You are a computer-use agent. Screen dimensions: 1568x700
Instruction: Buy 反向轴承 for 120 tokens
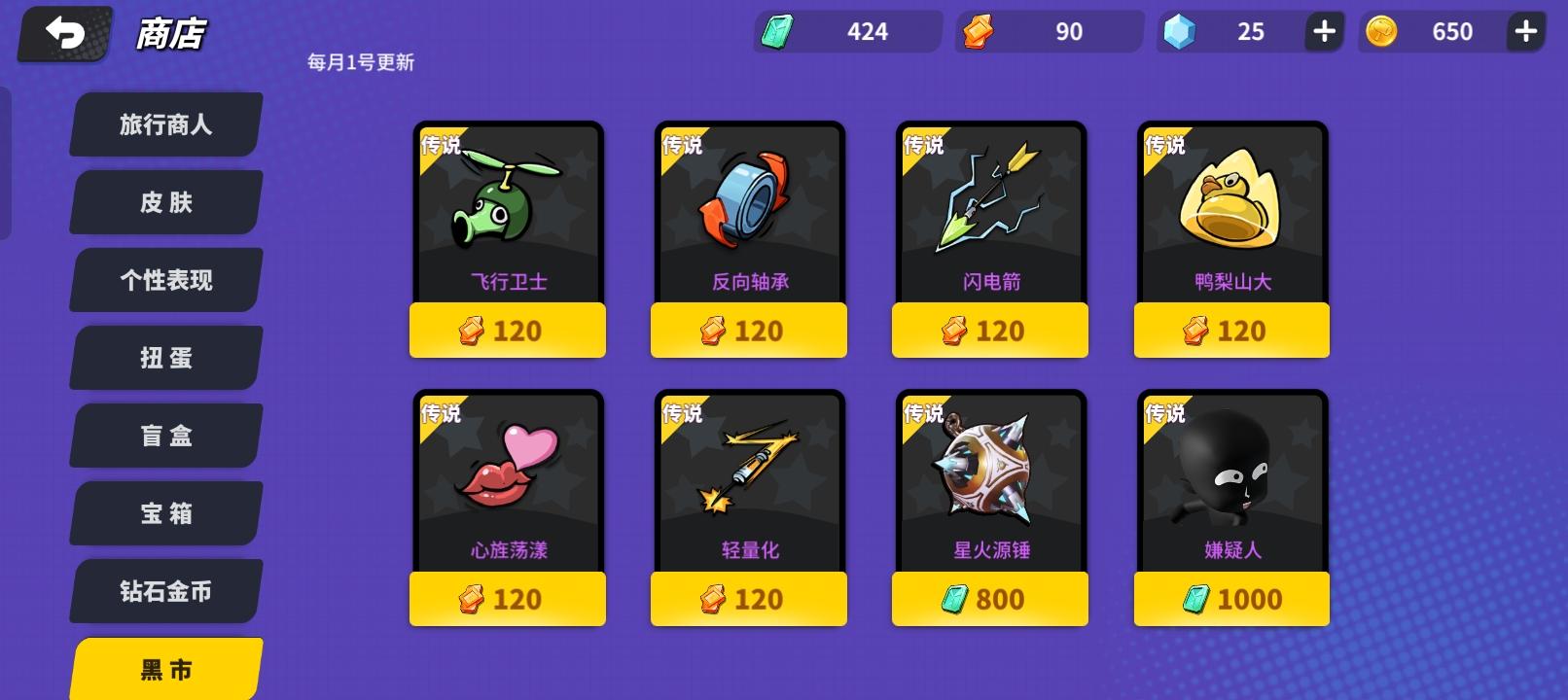pyautogui.click(x=748, y=330)
